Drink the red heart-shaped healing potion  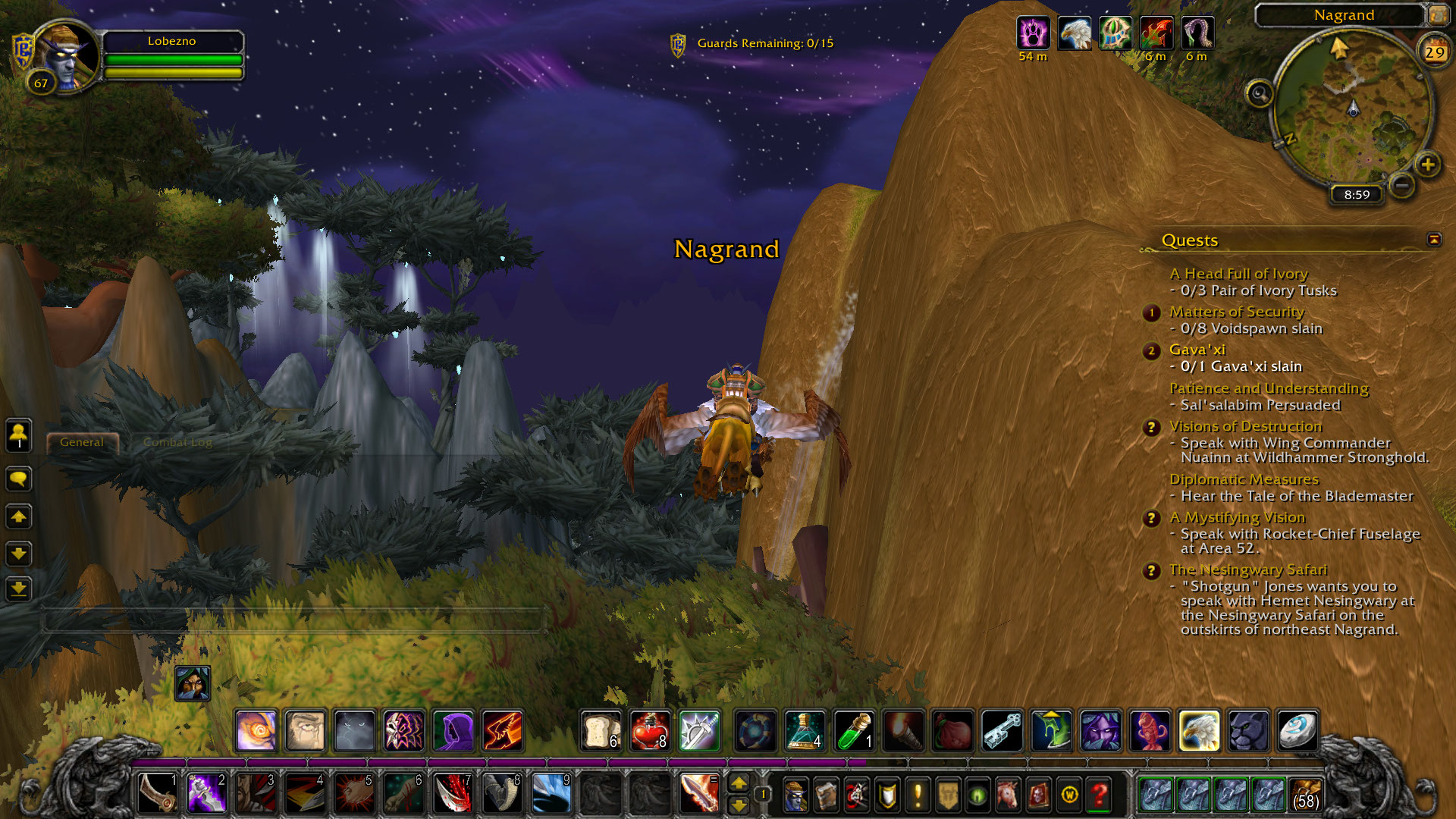tap(650, 731)
